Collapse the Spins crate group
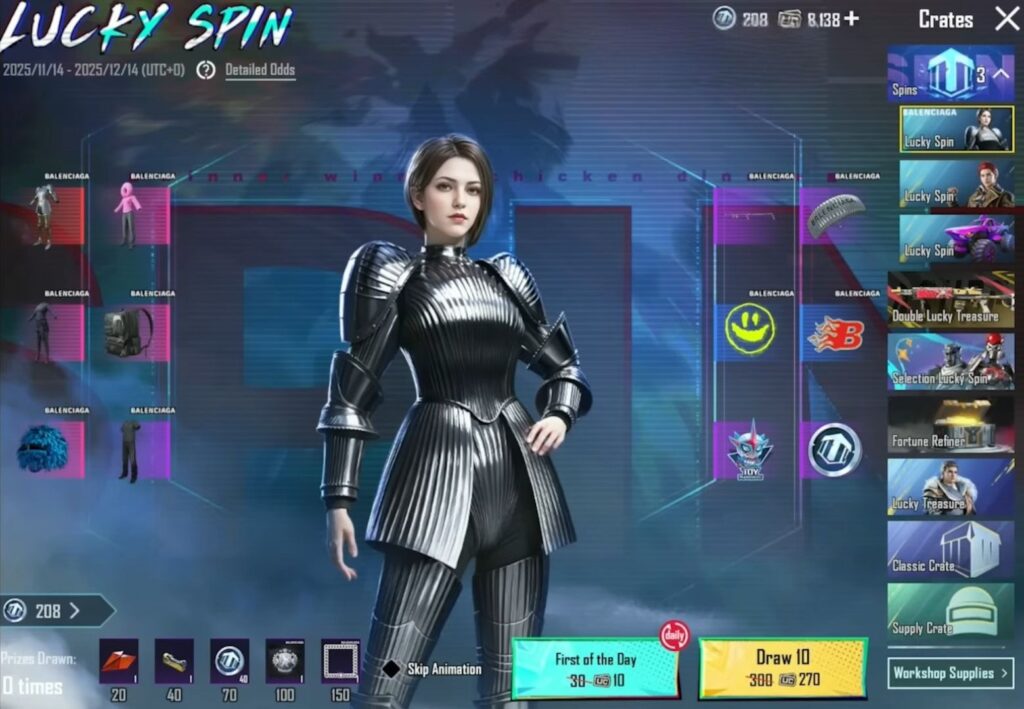The width and height of the screenshot is (1024, 709). coord(1001,74)
